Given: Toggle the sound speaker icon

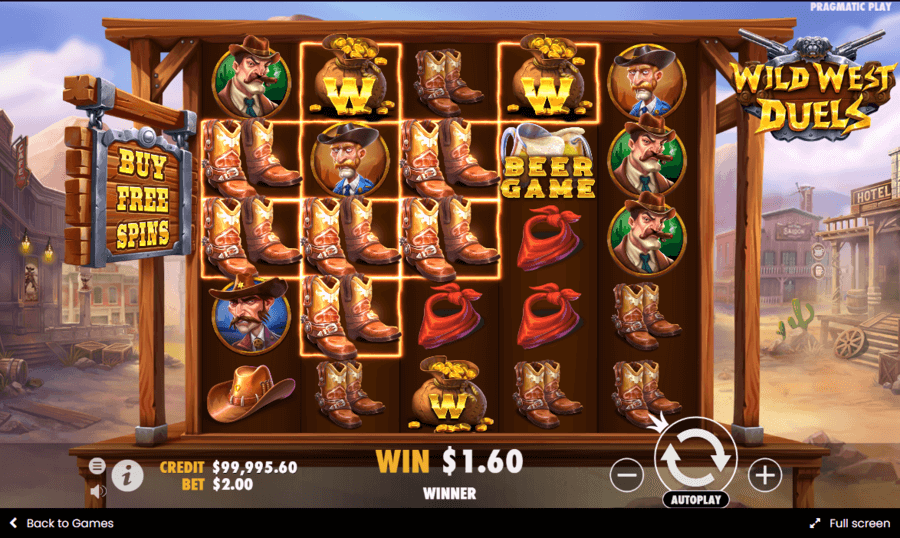Looking at the screenshot, I should click(97, 491).
